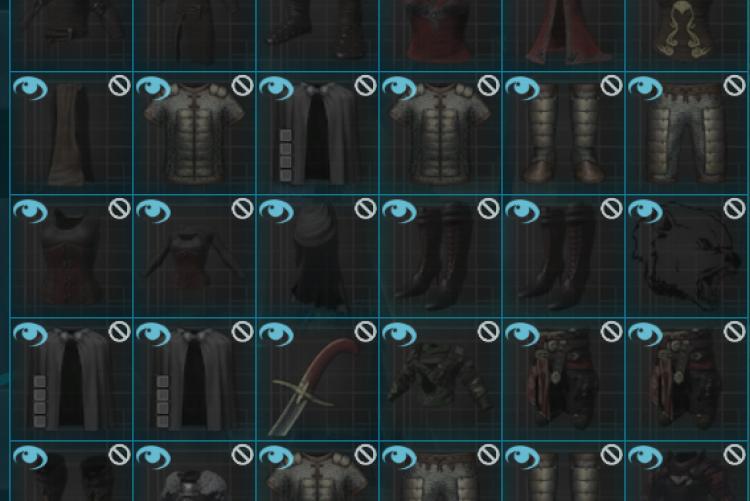Choose the brown cloth skirt slot
This screenshot has height=501, width=750.
[x=70, y=137]
